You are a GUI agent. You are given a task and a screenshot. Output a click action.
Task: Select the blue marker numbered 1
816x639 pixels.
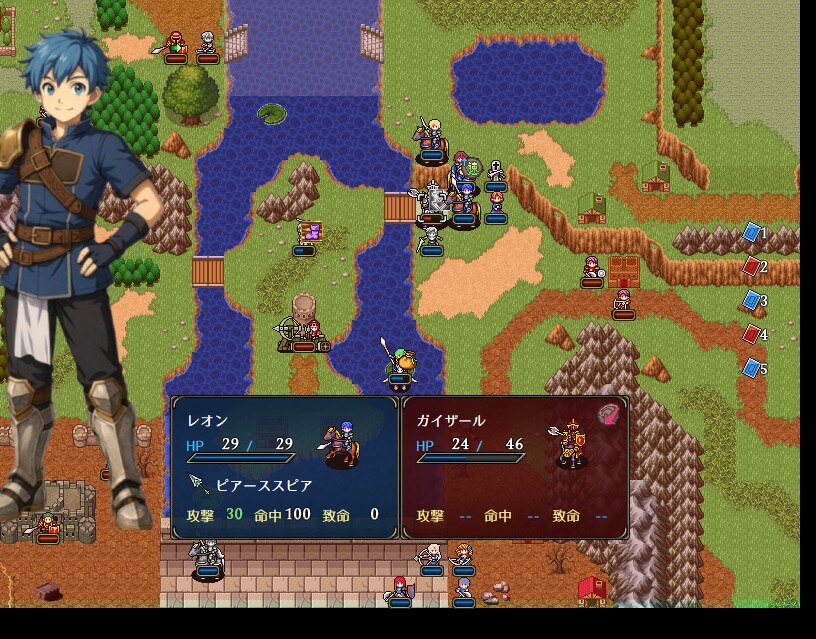click(752, 232)
